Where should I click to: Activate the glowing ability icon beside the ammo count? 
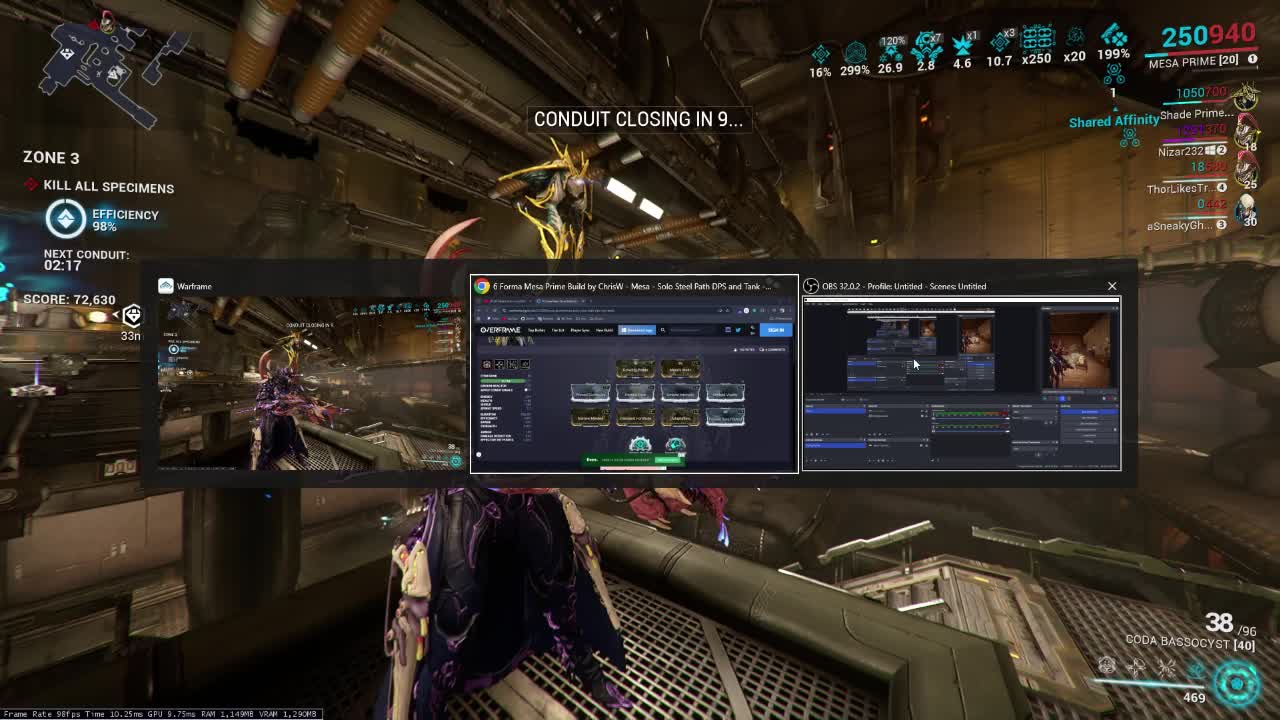click(1237, 684)
